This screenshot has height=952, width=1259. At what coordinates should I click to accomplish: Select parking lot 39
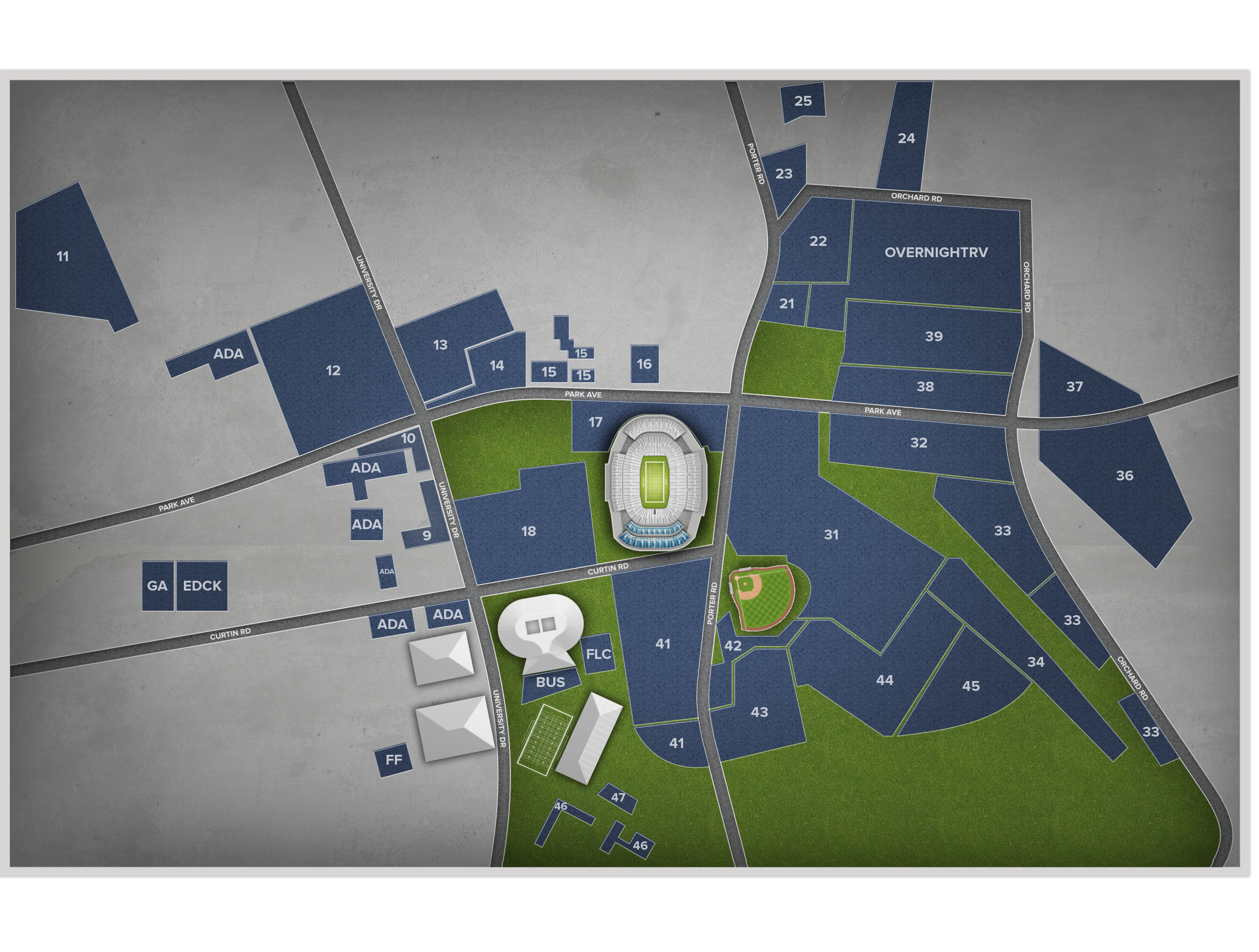coord(933,336)
